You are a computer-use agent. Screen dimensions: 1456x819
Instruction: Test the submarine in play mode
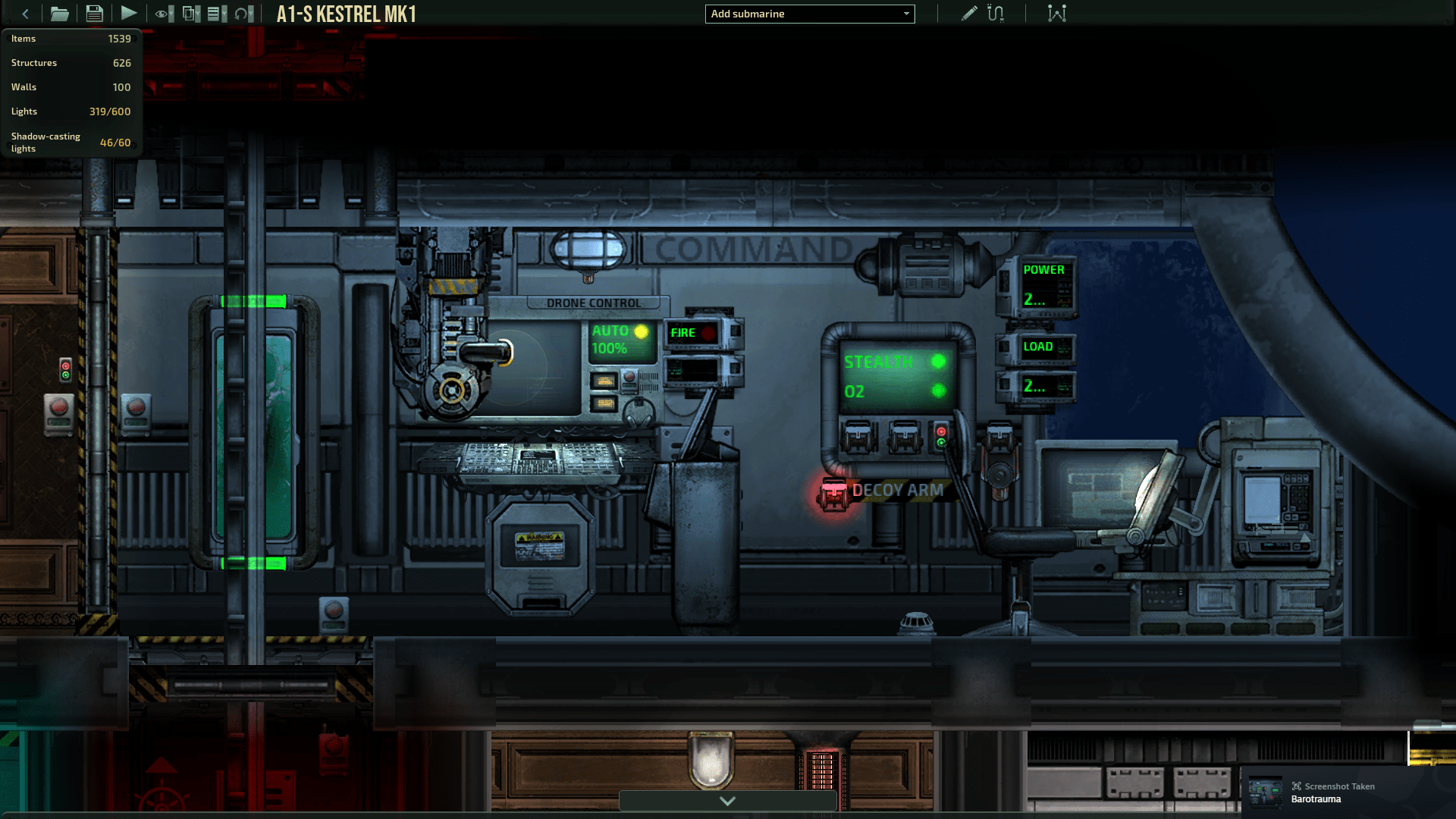pyautogui.click(x=129, y=13)
